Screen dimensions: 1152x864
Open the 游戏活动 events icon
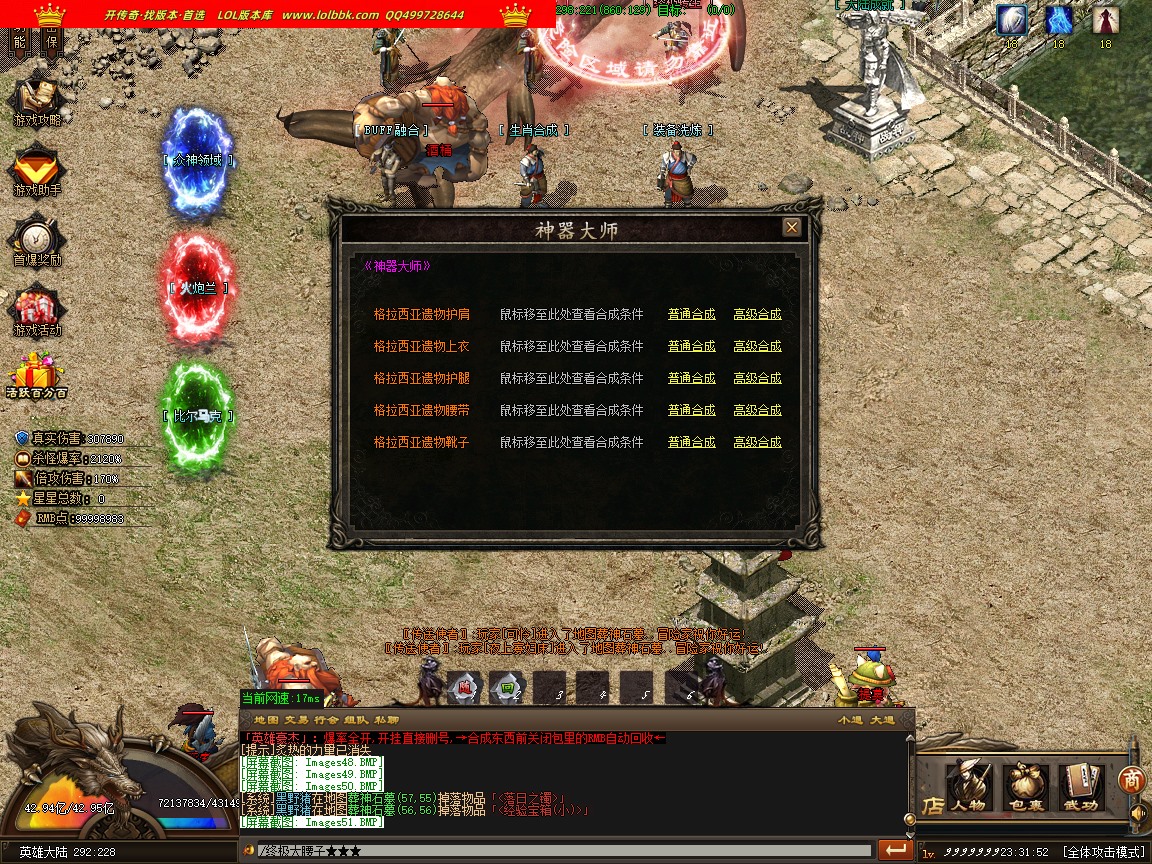[37, 310]
